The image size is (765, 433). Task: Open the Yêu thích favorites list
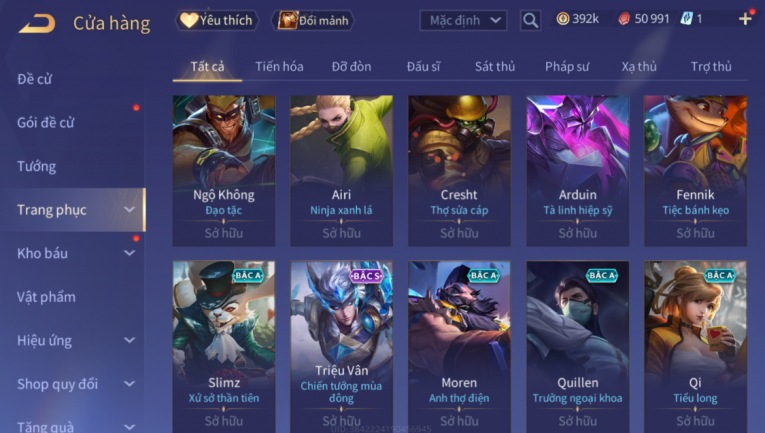click(x=217, y=20)
